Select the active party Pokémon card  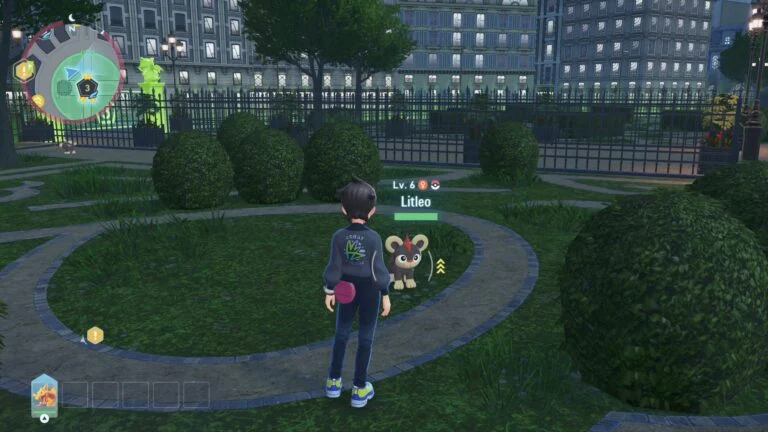pyautogui.click(x=44, y=394)
